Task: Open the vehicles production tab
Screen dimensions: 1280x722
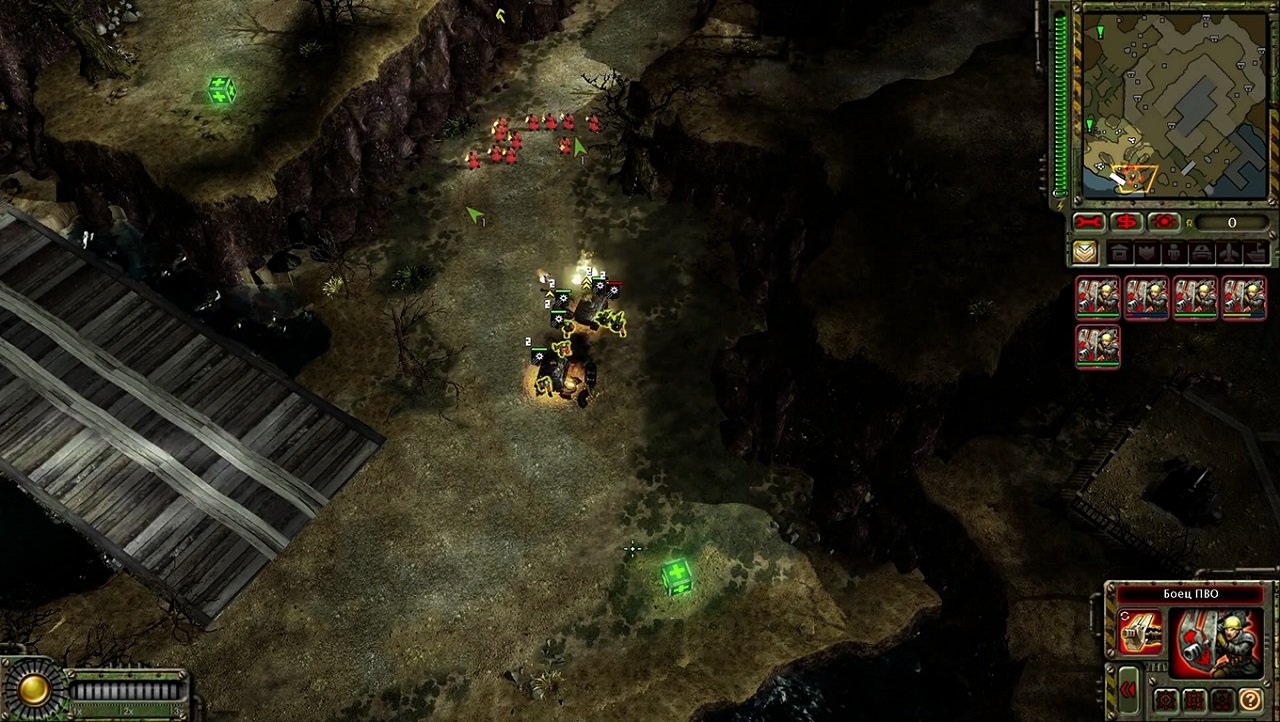Action: click(x=1200, y=252)
